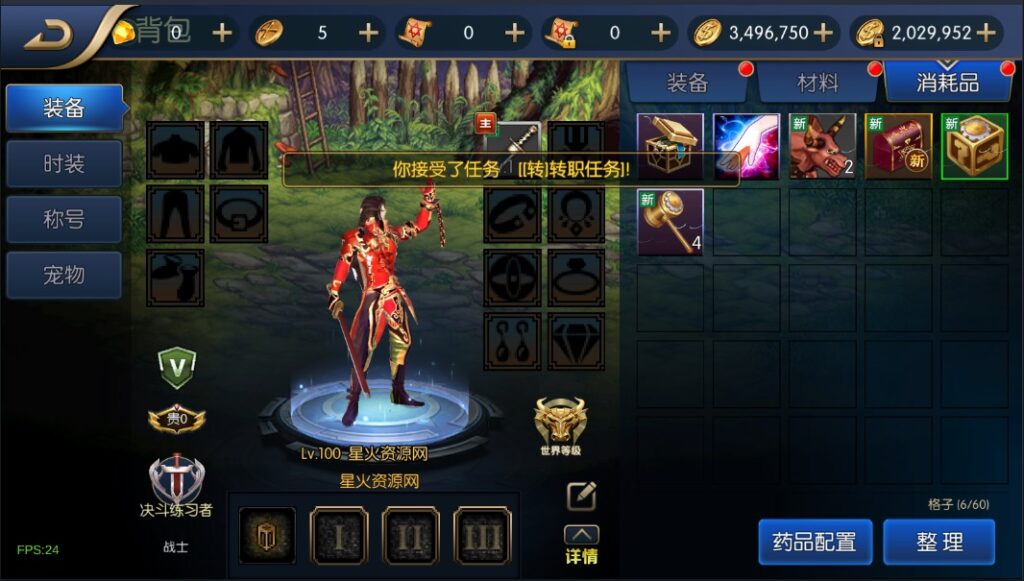This screenshot has height=581, width=1024.
Task: Select the 宠物 tab
Action: [x=64, y=275]
